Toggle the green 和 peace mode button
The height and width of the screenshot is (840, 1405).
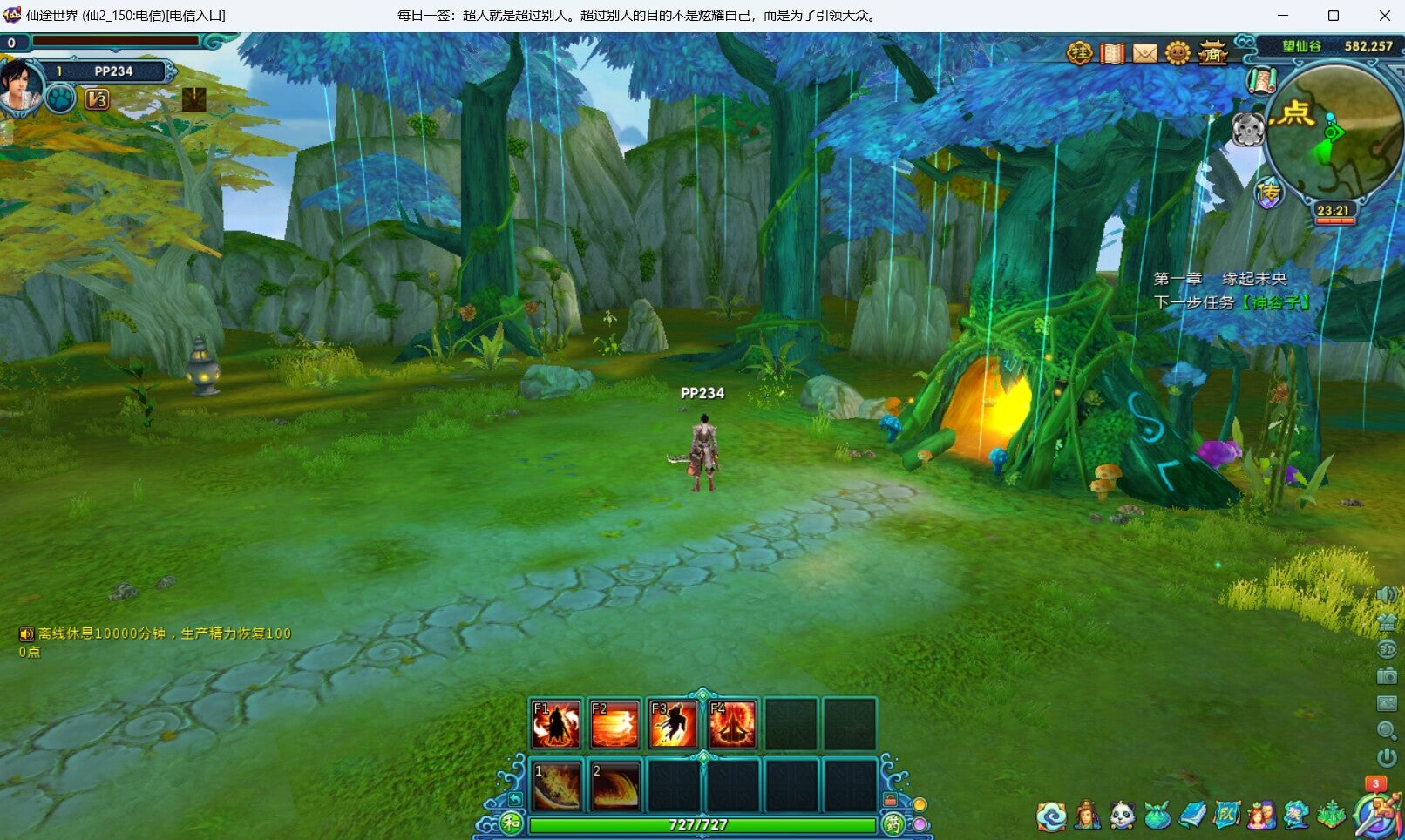(x=511, y=823)
